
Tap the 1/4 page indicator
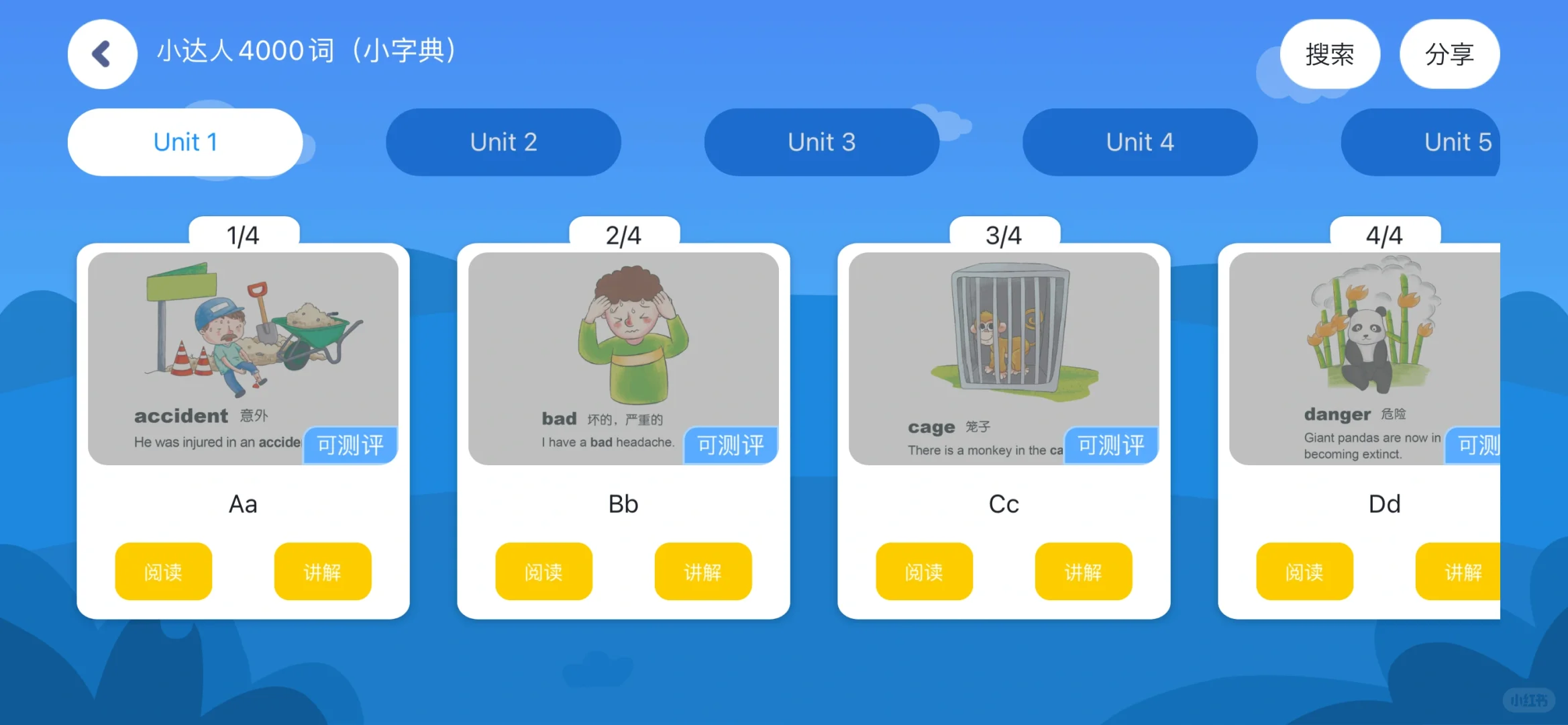(x=243, y=235)
